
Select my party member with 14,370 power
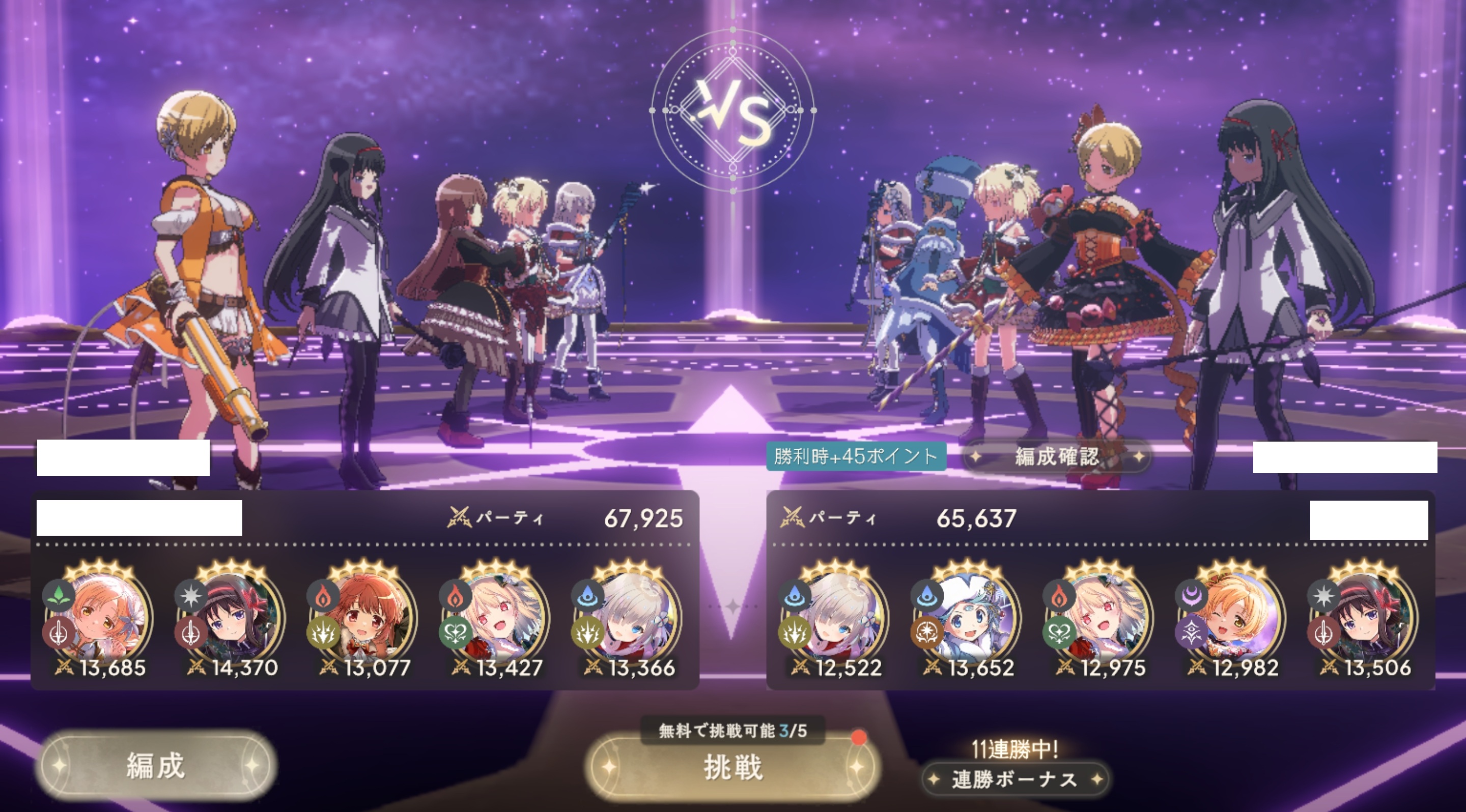pos(232,617)
